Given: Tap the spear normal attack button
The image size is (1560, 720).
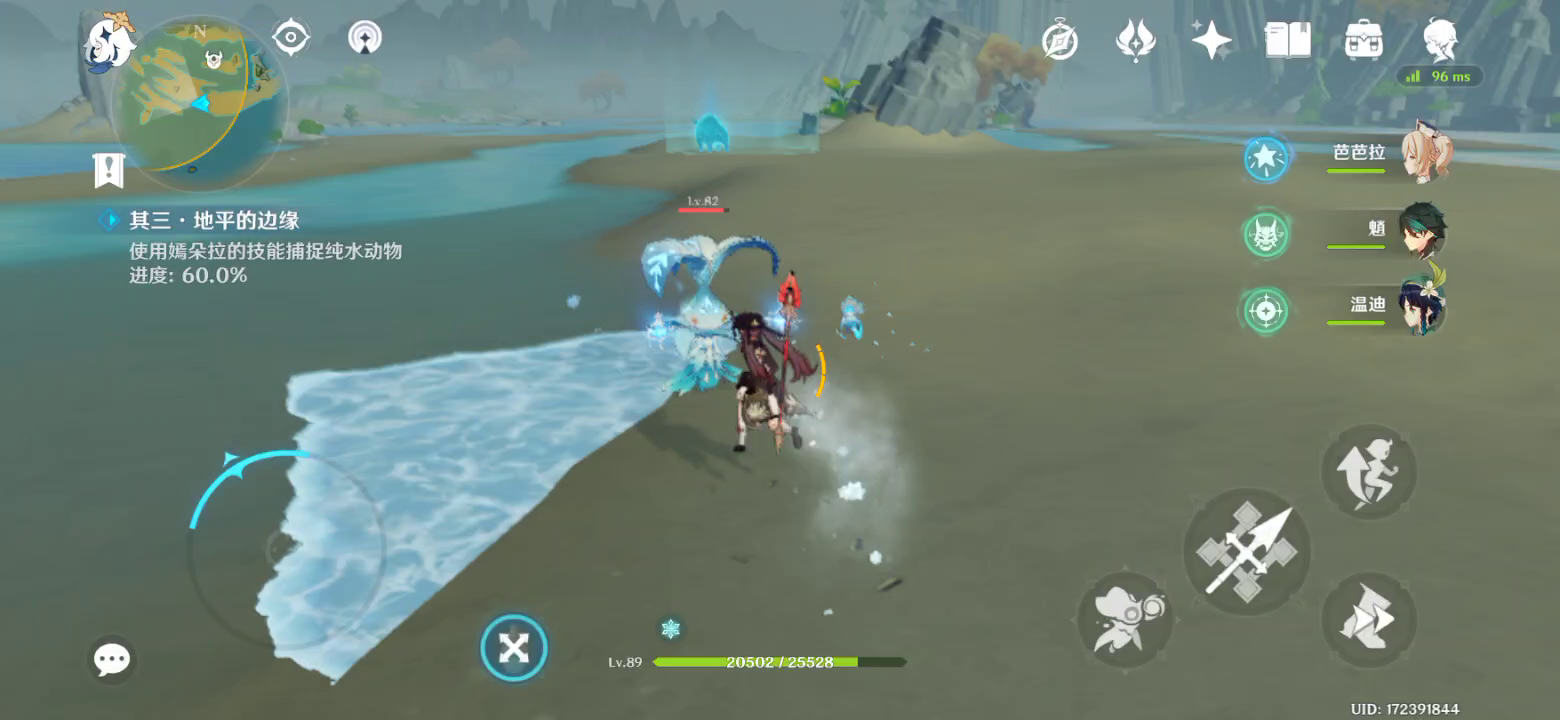Looking at the screenshot, I should tap(1246, 552).
